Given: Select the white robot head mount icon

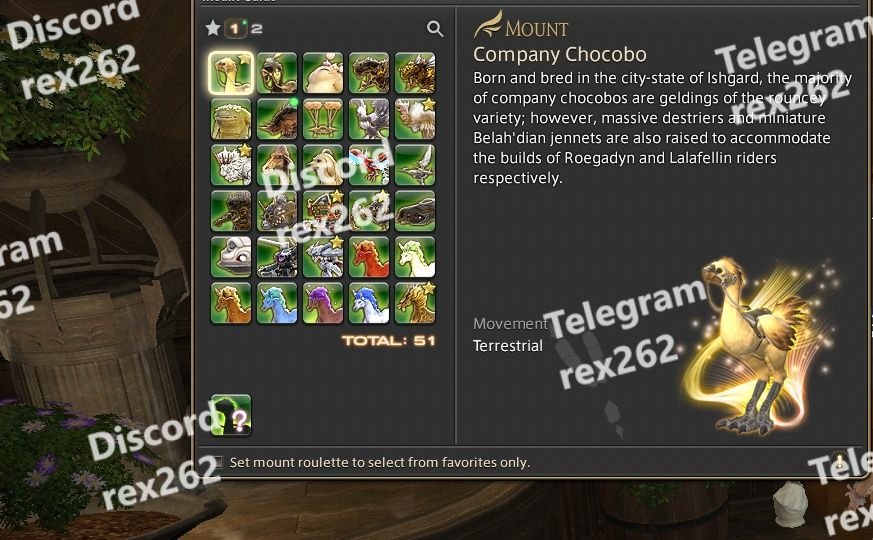Looking at the screenshot, I should (231, 257).
